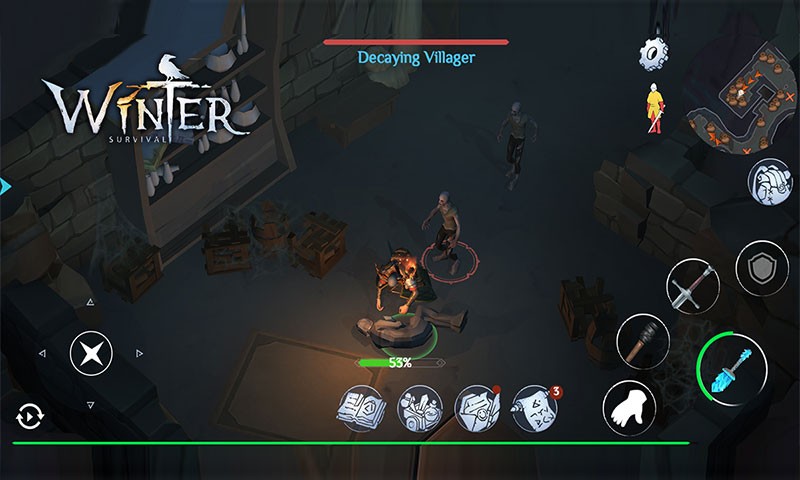Tap the circular arrows auto mode button
This screenshot has width=800, height=480.
pos(28,416)
